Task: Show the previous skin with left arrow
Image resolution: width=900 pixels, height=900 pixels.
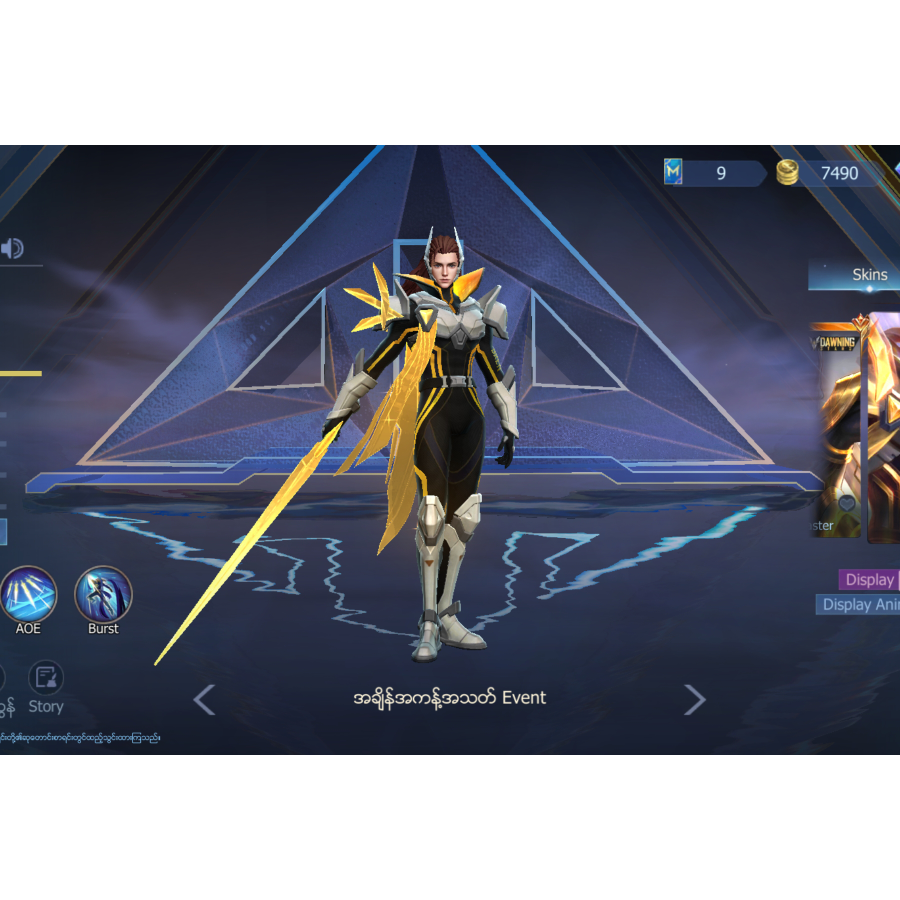Action: (x=204, y=700)
